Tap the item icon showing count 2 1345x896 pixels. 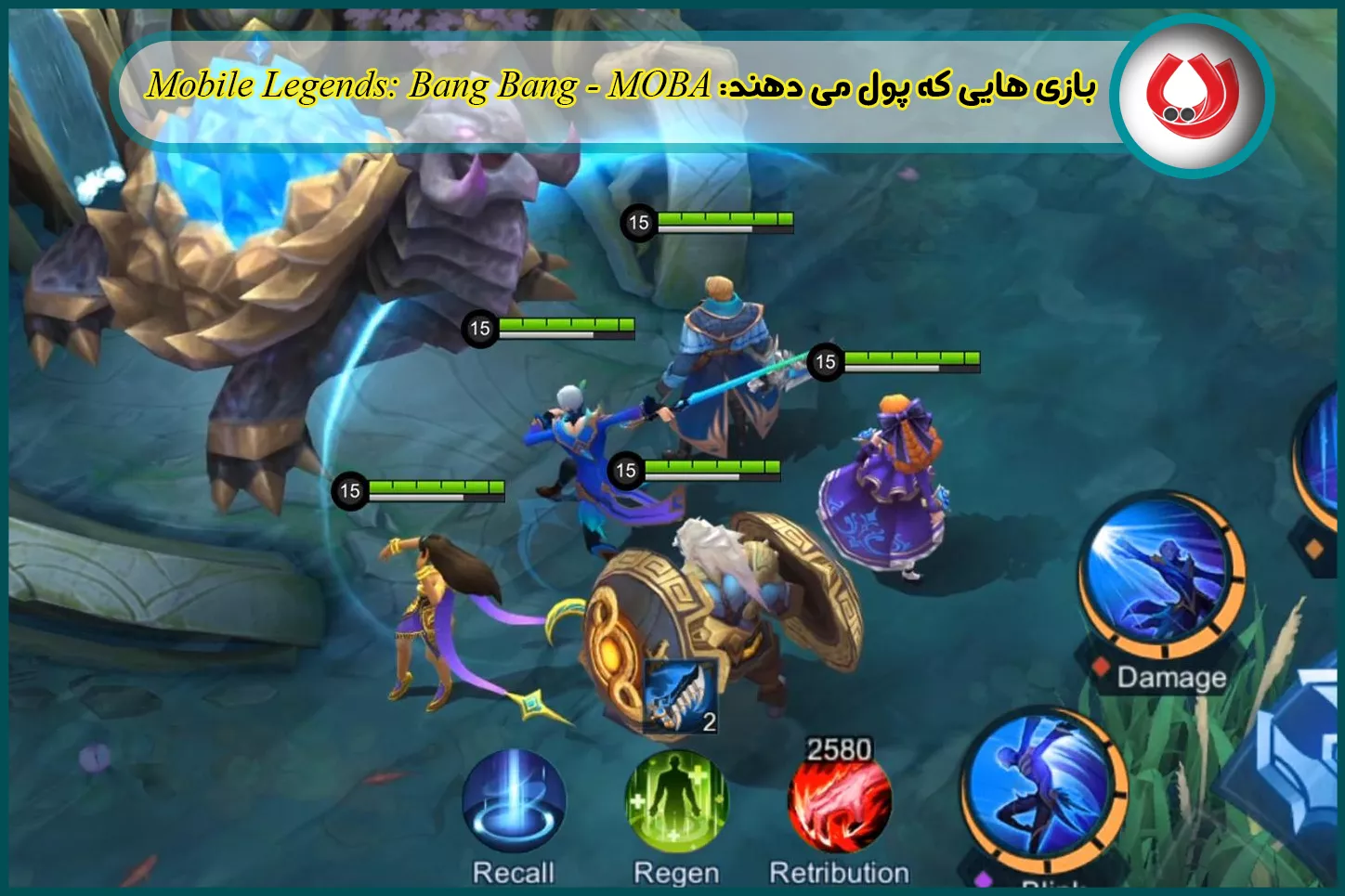click(680, 698)
